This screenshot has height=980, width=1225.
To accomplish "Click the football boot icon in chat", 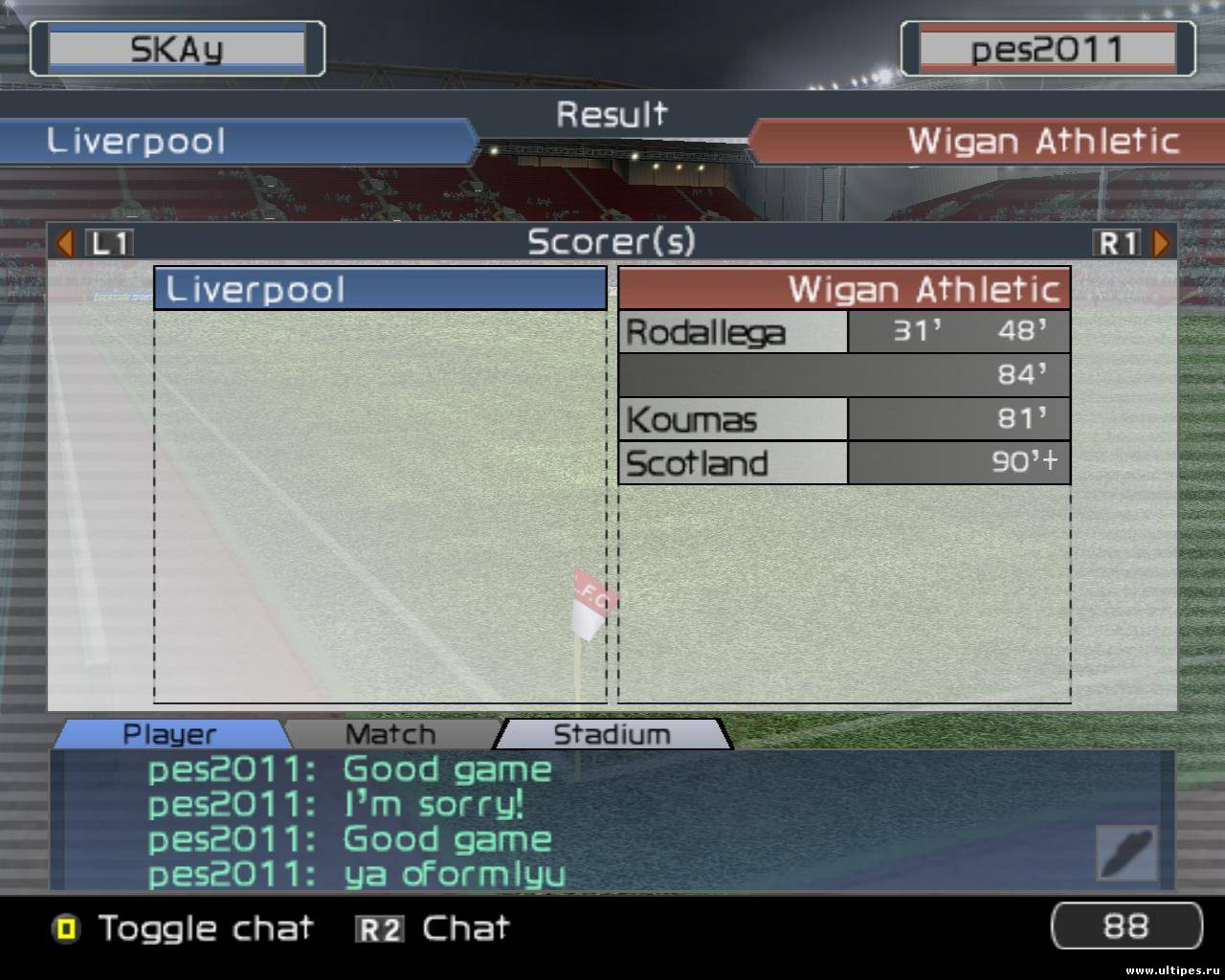I will pos(1126,852).
